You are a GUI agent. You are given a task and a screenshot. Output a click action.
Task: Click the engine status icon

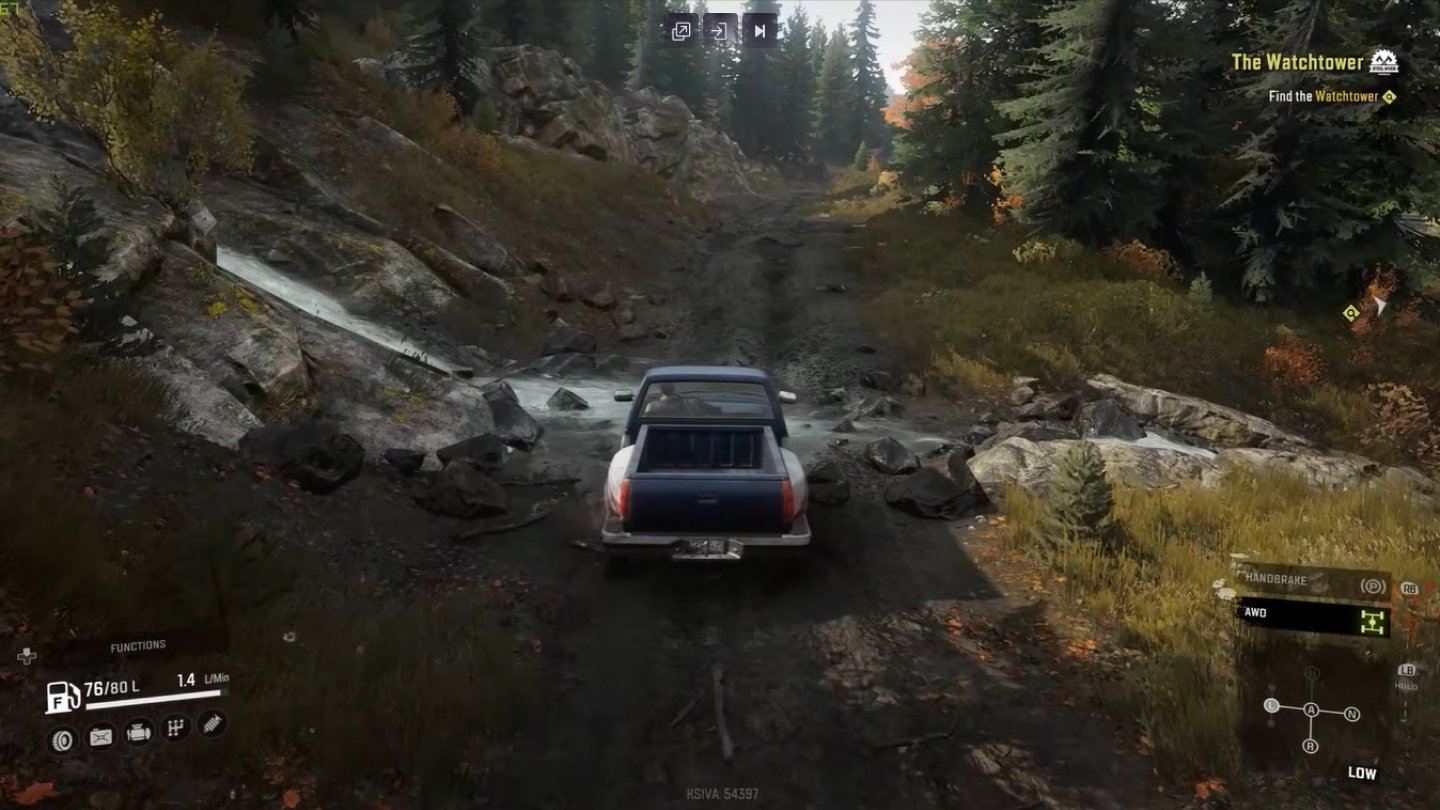(x=138, y=733)
